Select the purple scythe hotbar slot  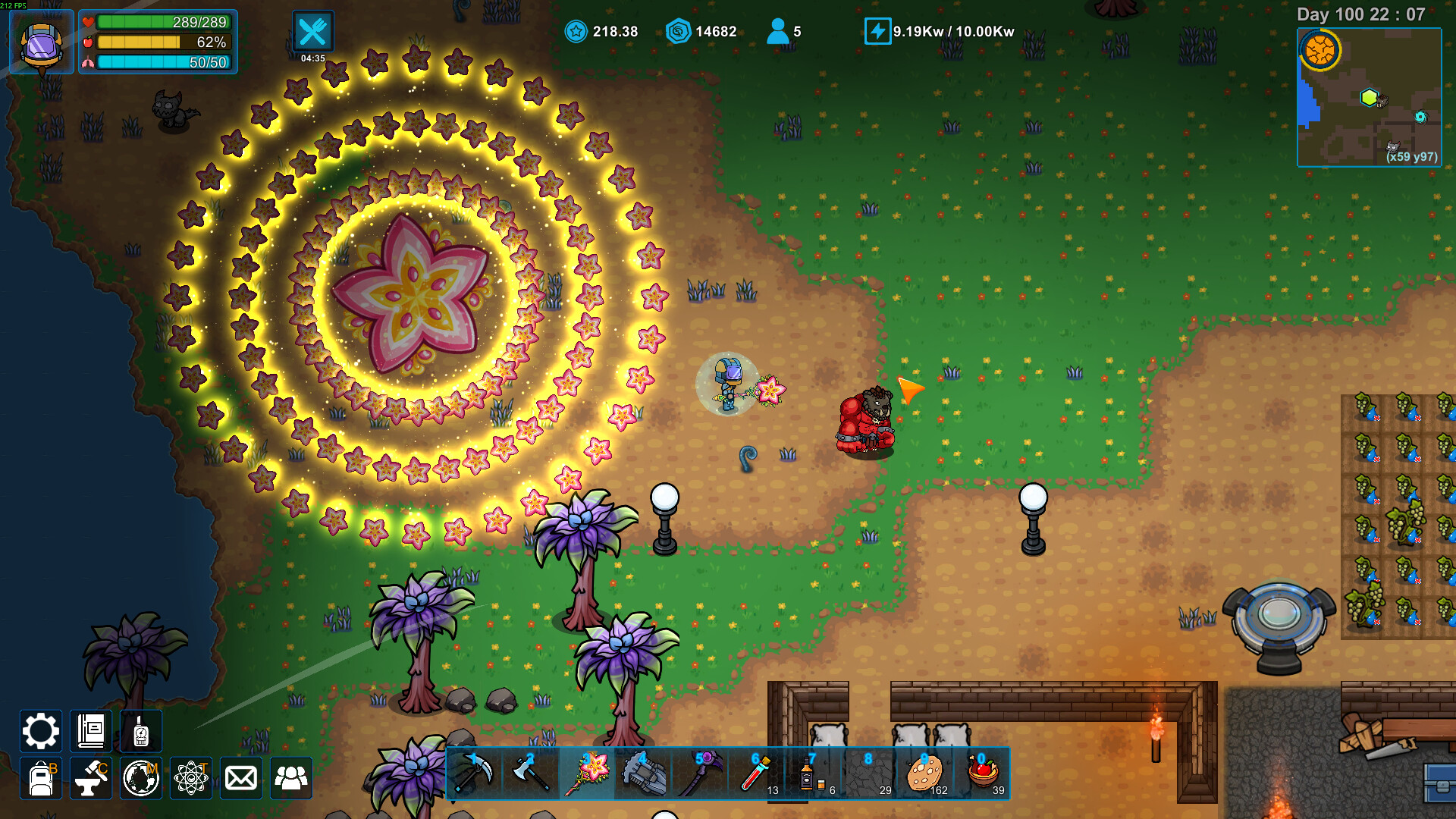click(x=699, y=773)
